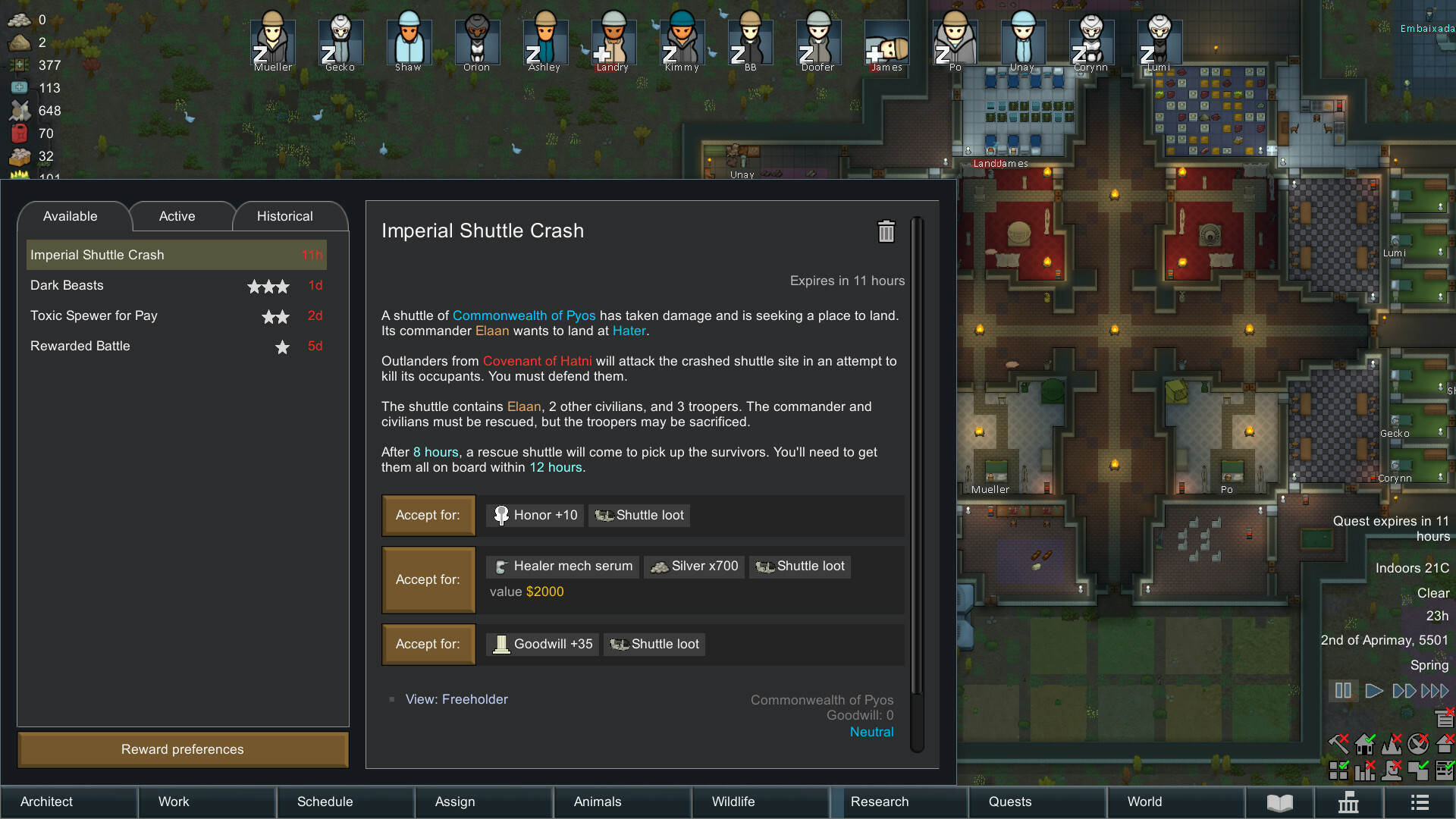Toggle the roof overlay icon
The width and height of the screenshot is (1456, 819).
tap(1445, 745)
